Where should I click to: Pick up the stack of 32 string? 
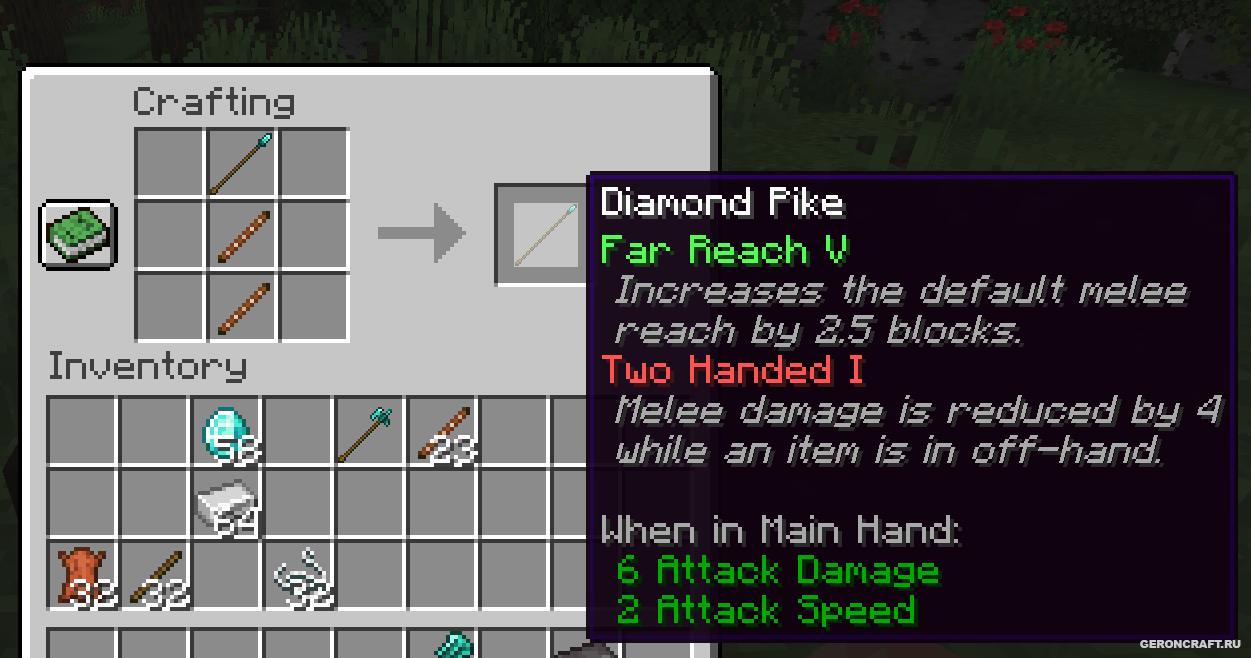300,577
